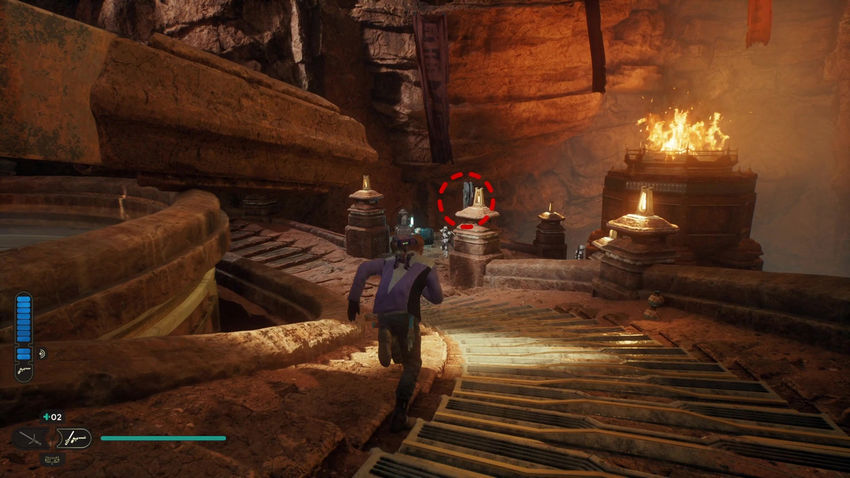The width and height of the screenshot is (850, 478).
Task: Select the blaster stance icon
Action: 76,437
